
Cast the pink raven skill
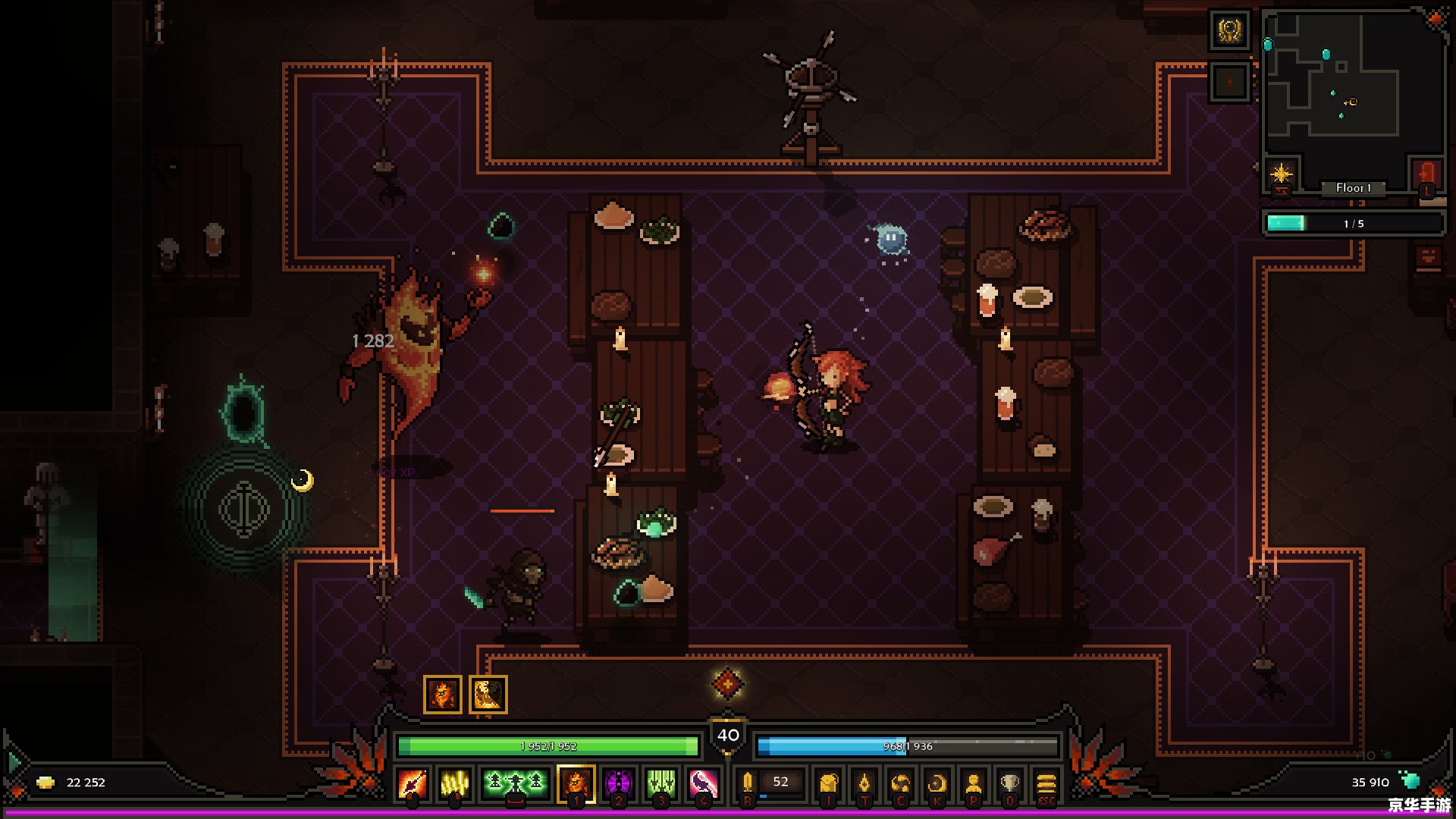tap(703, 783)
